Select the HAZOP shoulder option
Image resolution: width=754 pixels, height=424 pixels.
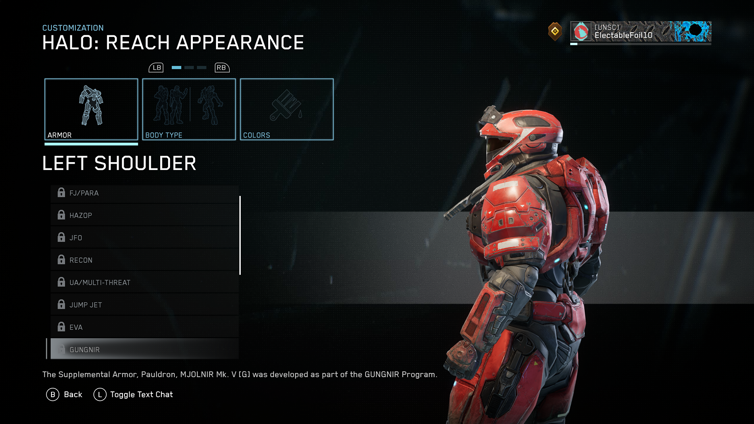(145, 215)
